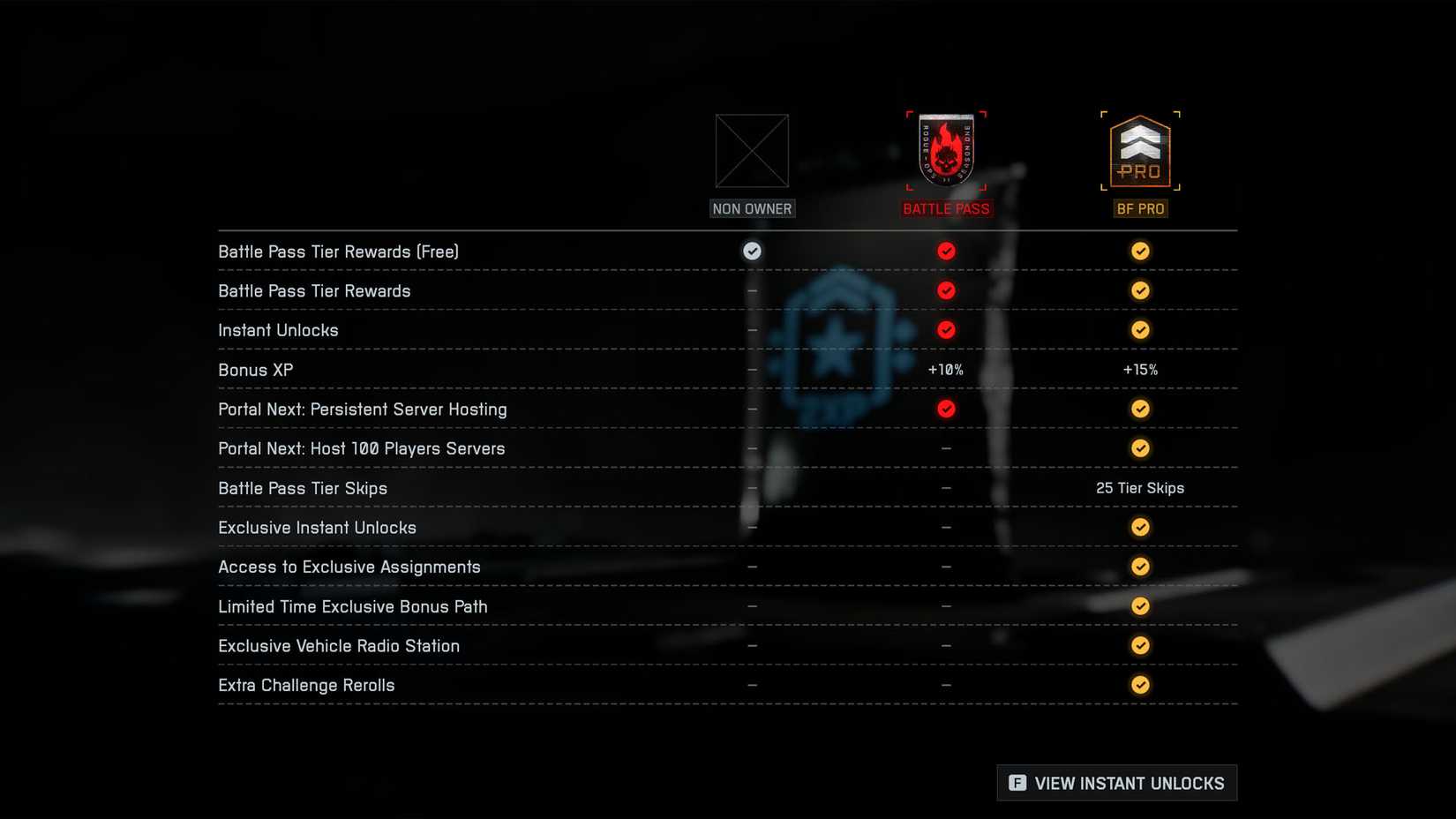Viewport: 1456px width, 819px height.
Task: Expand the BF Pro column details
Action: click(1140, 208)
